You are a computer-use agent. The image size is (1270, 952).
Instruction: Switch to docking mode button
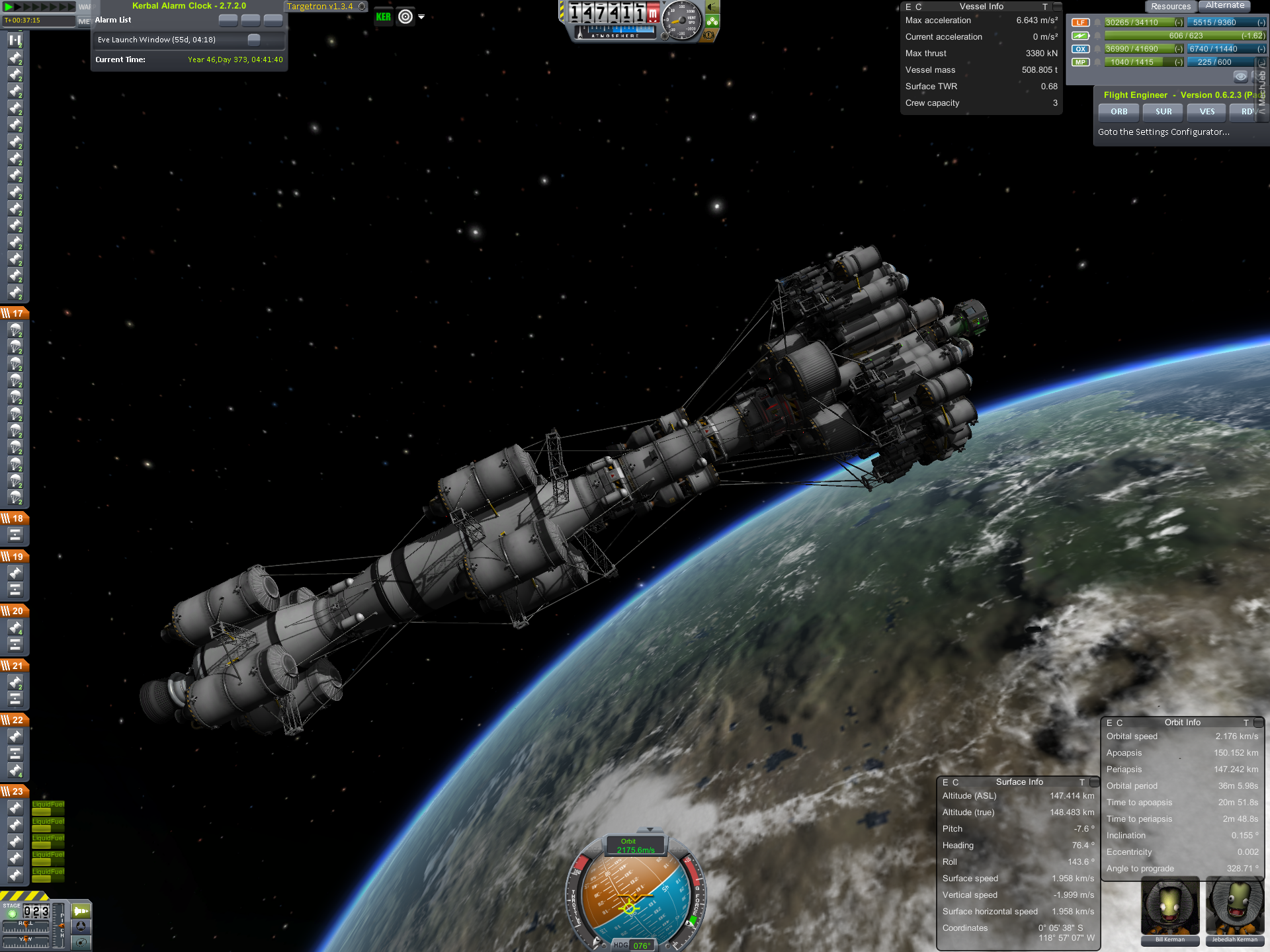click(81, 926)
